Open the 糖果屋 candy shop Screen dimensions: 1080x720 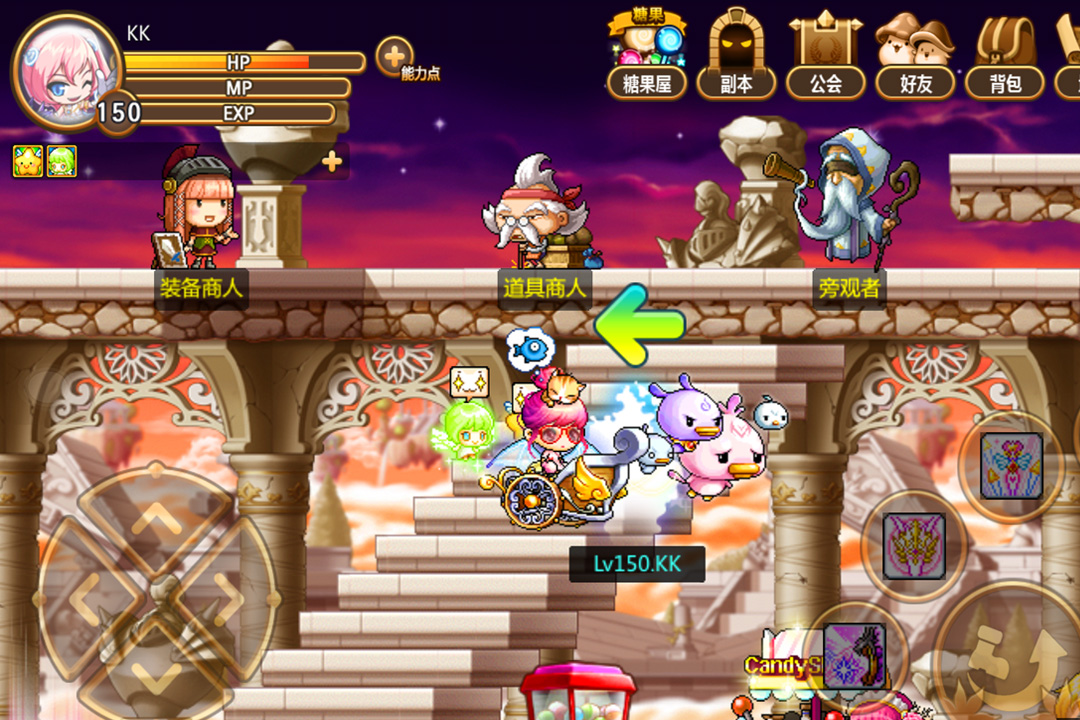click(647, 58)
